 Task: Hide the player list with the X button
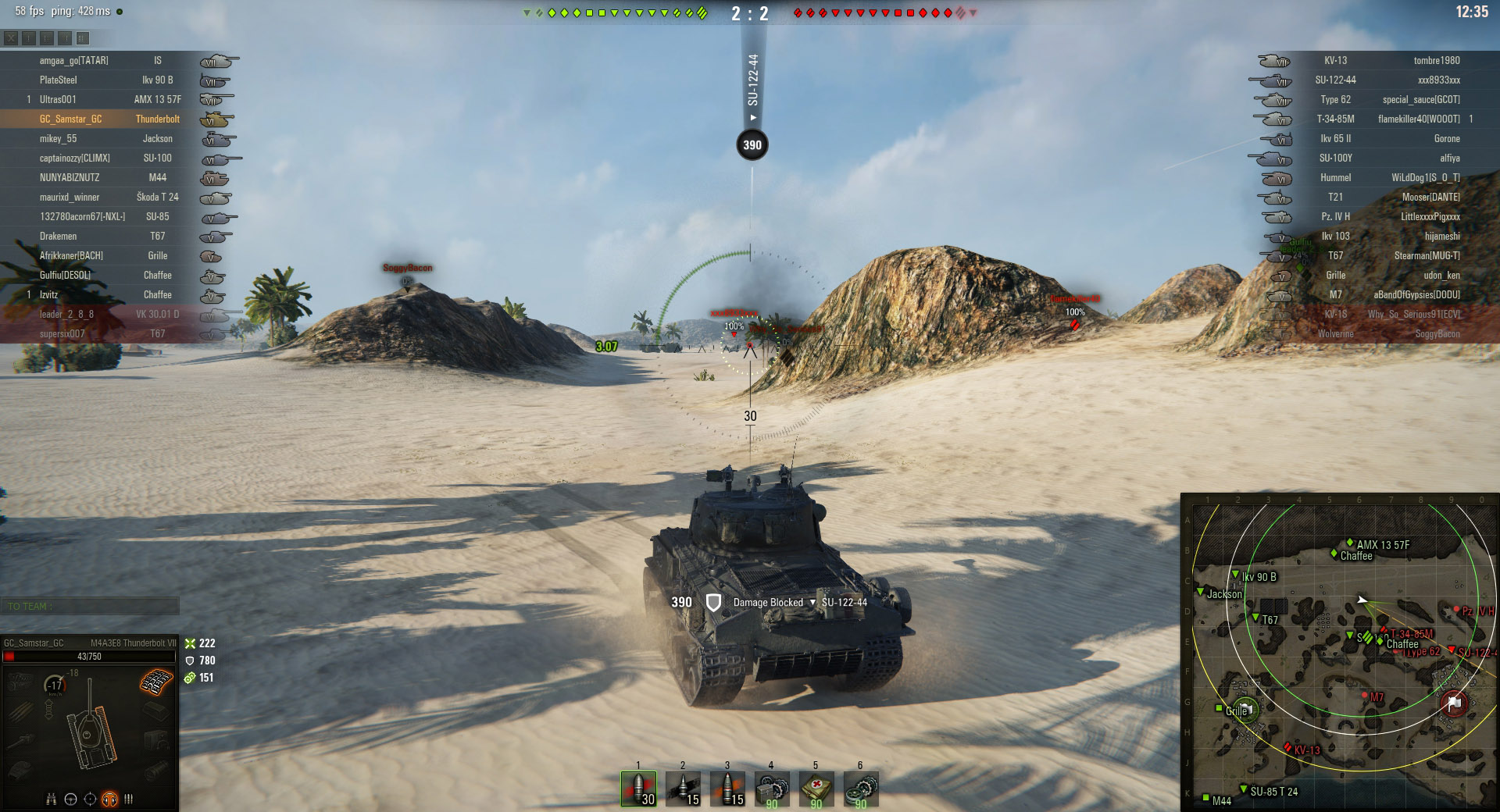pos(11,38)
